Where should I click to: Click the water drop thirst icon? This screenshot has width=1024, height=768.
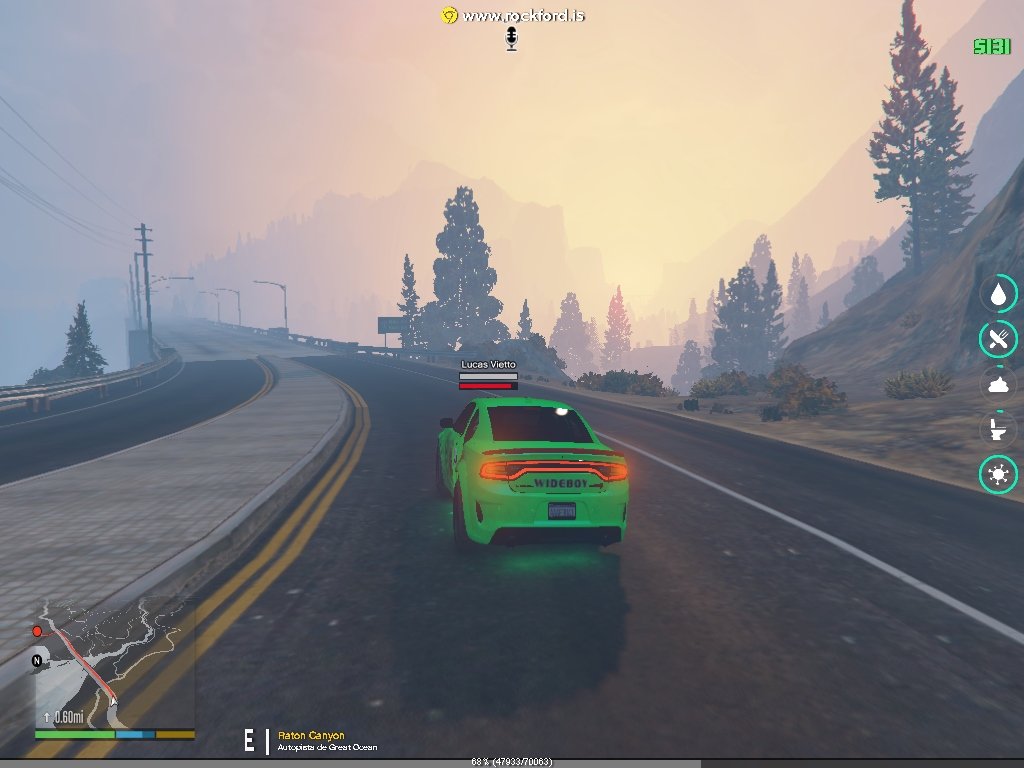tap(998, 294)
